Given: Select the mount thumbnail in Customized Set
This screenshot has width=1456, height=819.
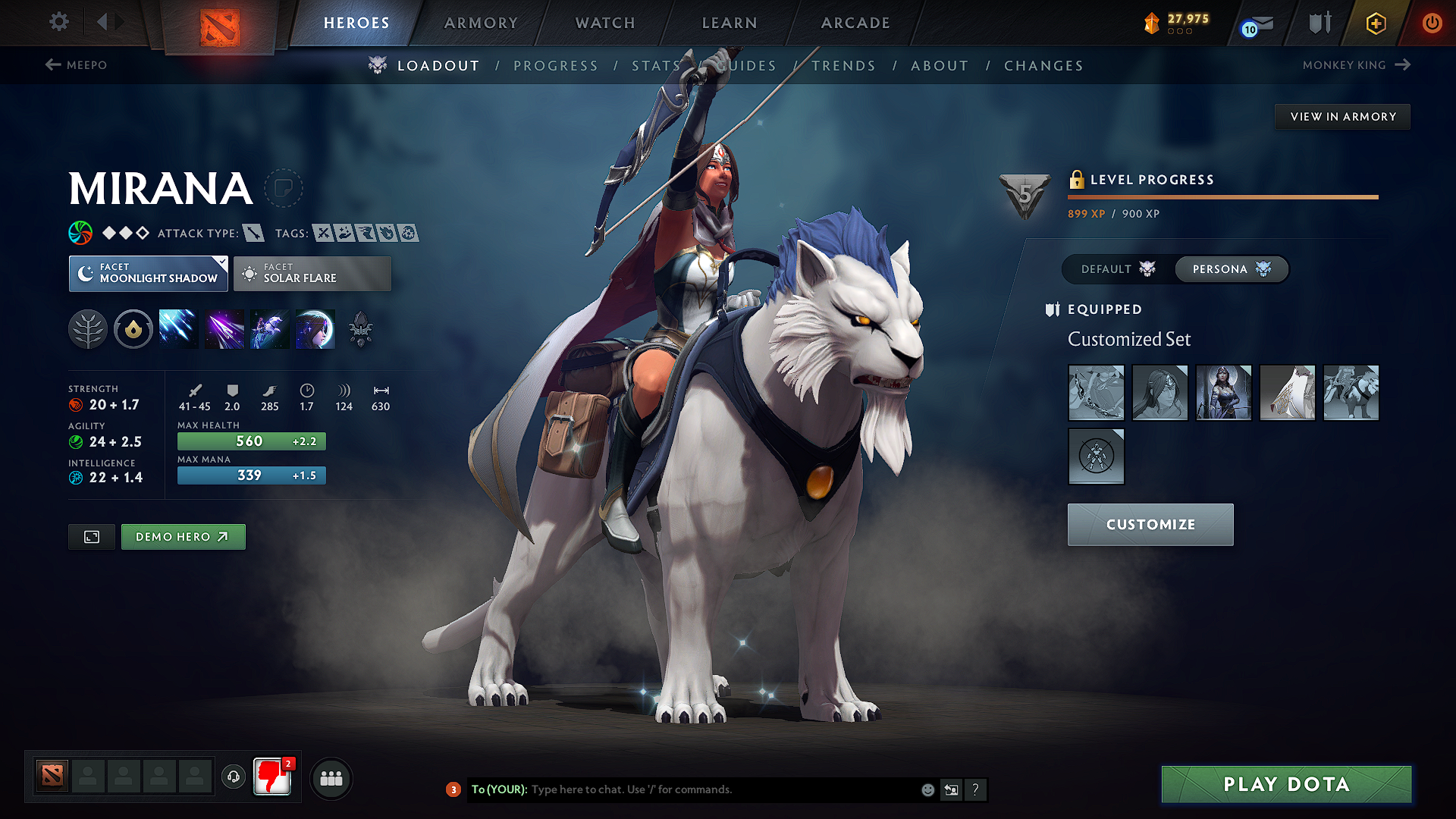Looking at the screenshot, I should coord(1351,393).
